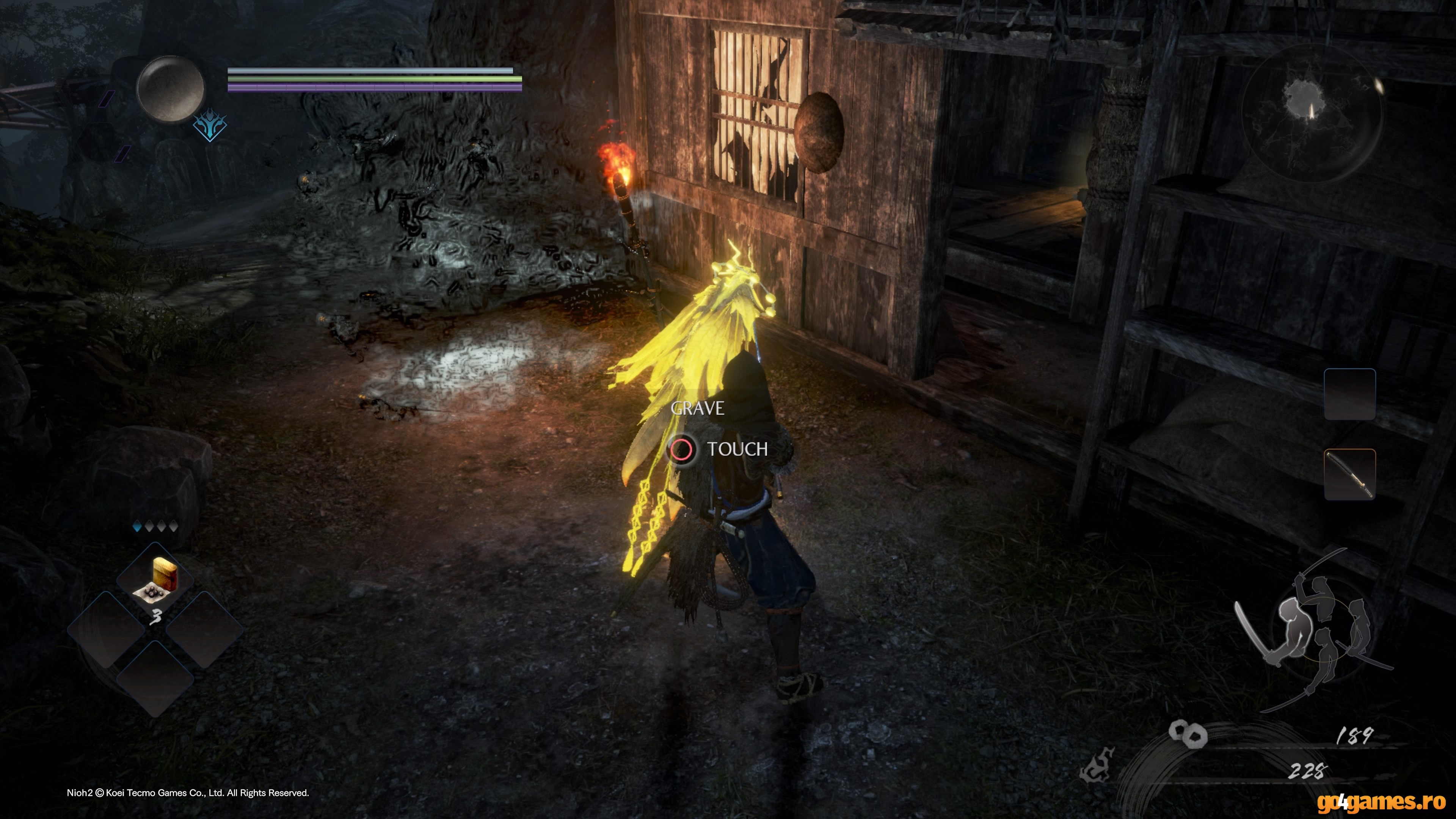Click the blue guardian spirit emblem
1456x819 pixels.
[210, 126]
